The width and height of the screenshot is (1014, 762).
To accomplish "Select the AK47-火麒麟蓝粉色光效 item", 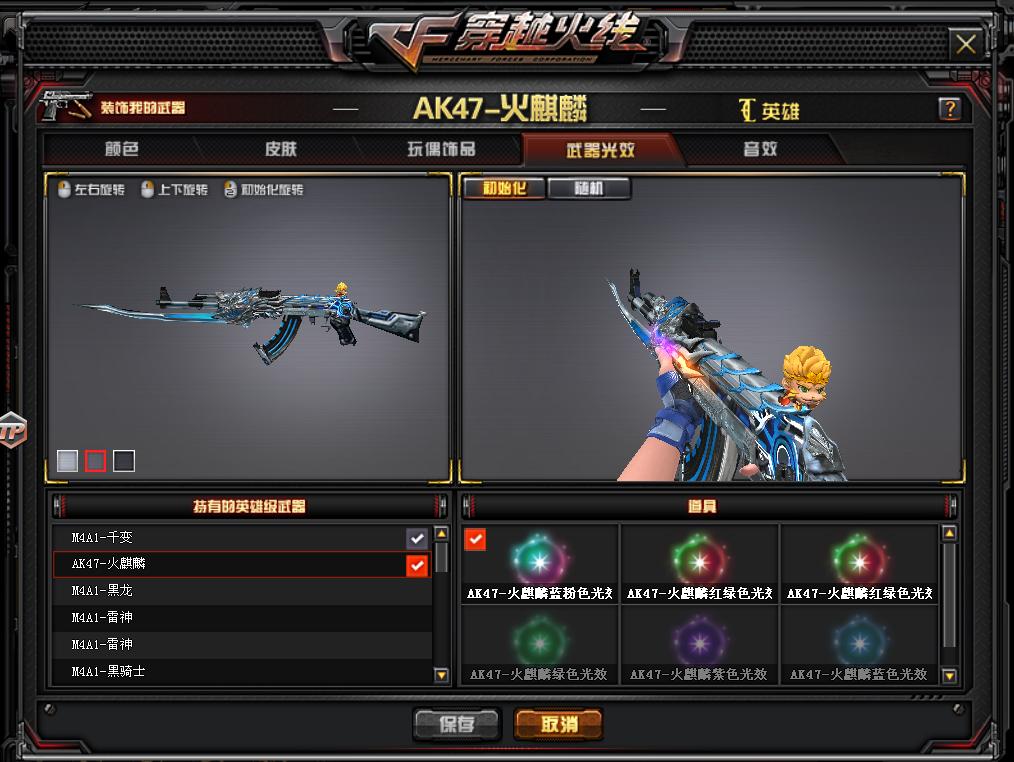I will coord(539,563).
